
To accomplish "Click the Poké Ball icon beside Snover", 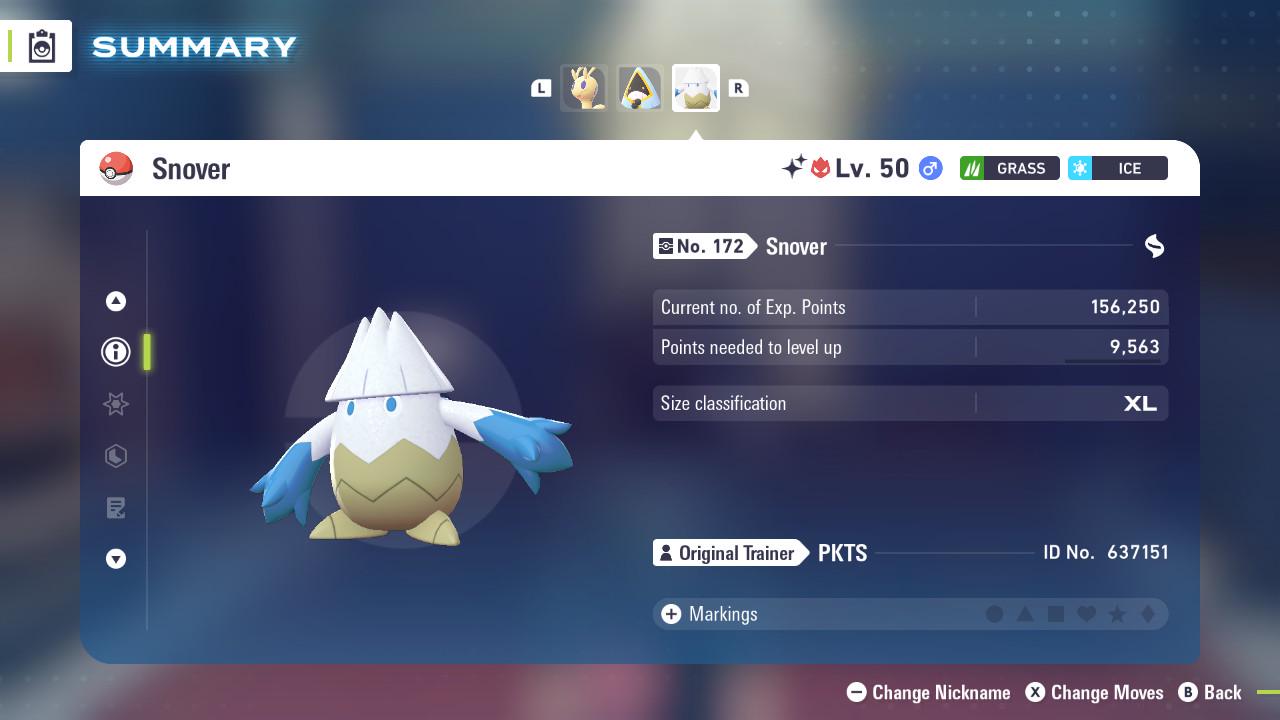I will point(116,168).
